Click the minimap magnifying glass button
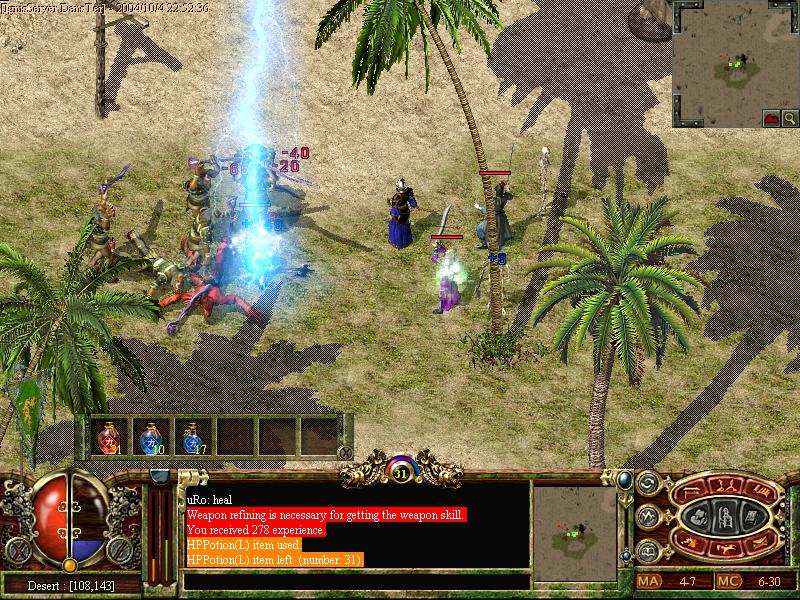This screenshot has width=800, height=600. 773,118
